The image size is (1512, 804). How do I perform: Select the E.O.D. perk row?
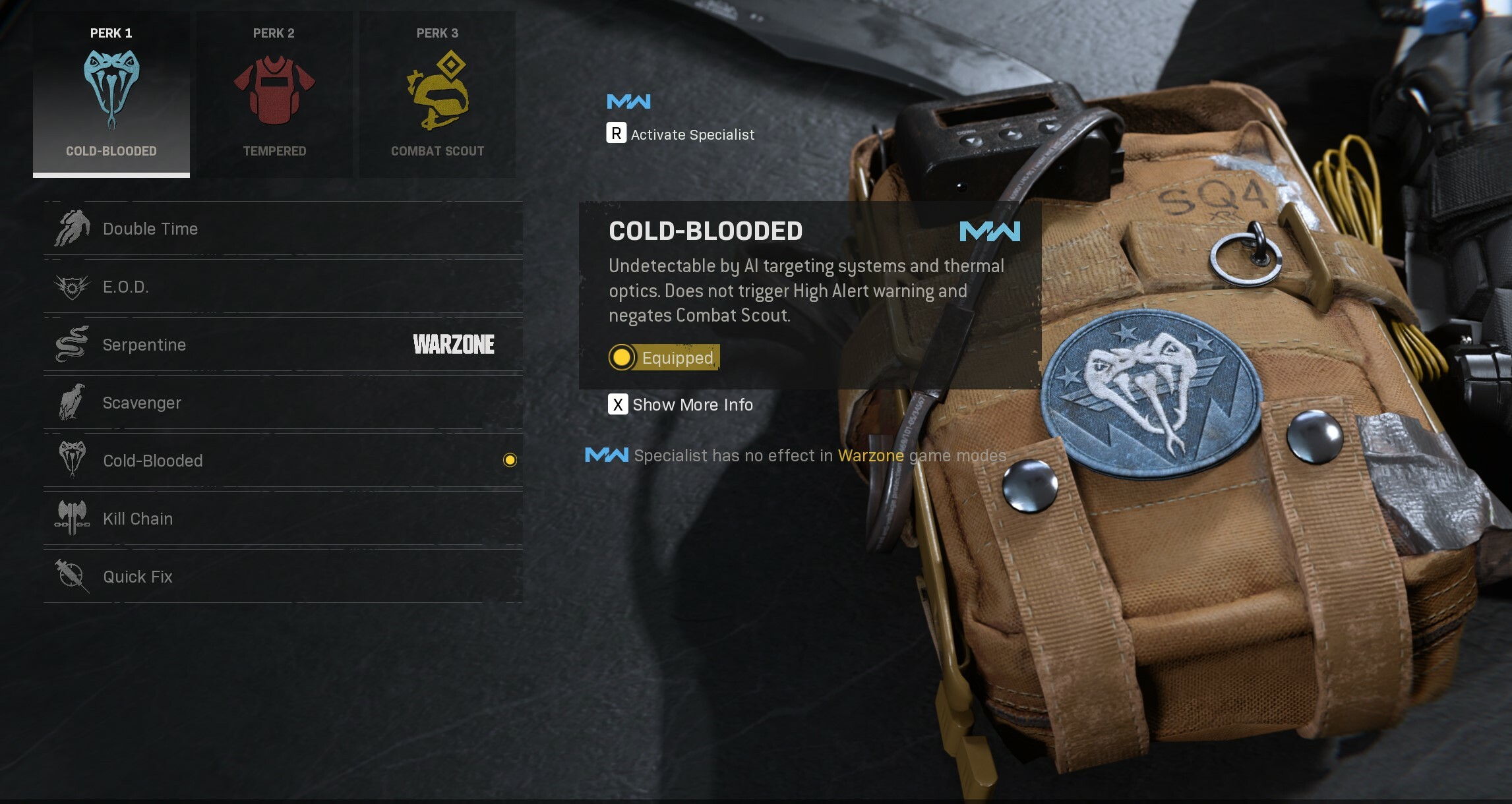point(283,287)
